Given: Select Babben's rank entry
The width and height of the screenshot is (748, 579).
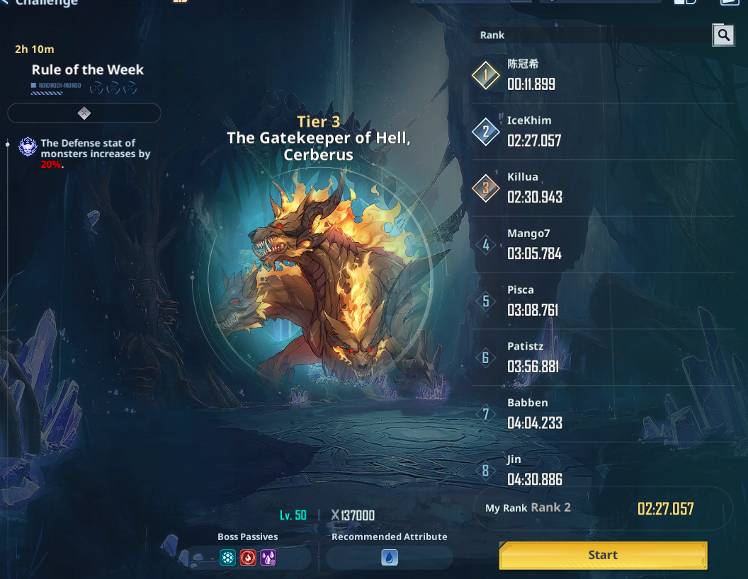Looking at the screenshot, I should pyautogui.click(x=603, y=413).
